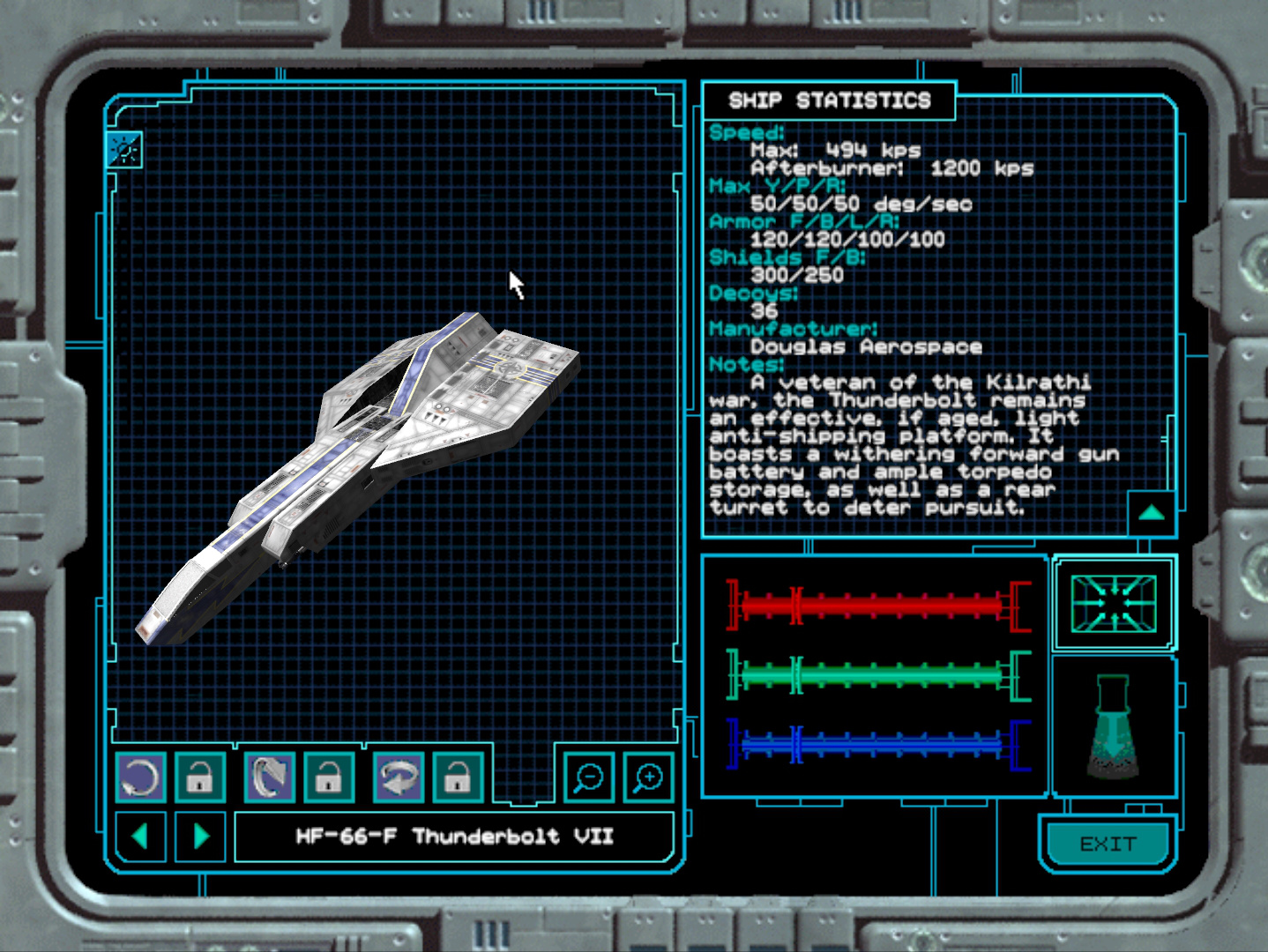This screenshot has width=1268, height=952.
Task: Activate the upward curved-arrow pitch rotation button
Action: pos(269,777)
